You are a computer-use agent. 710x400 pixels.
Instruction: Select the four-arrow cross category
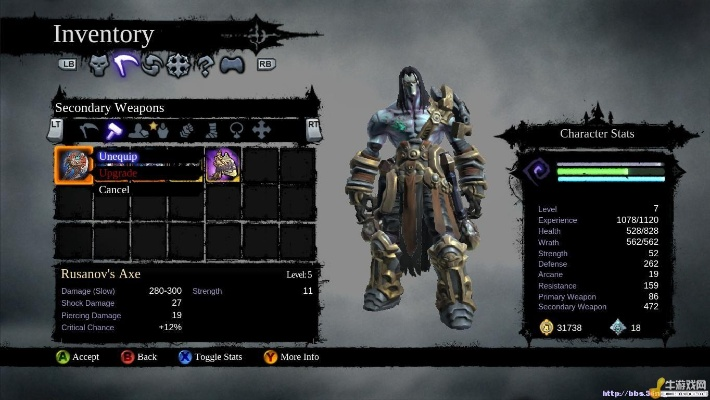pyautogui.click(x=262, y=130)
